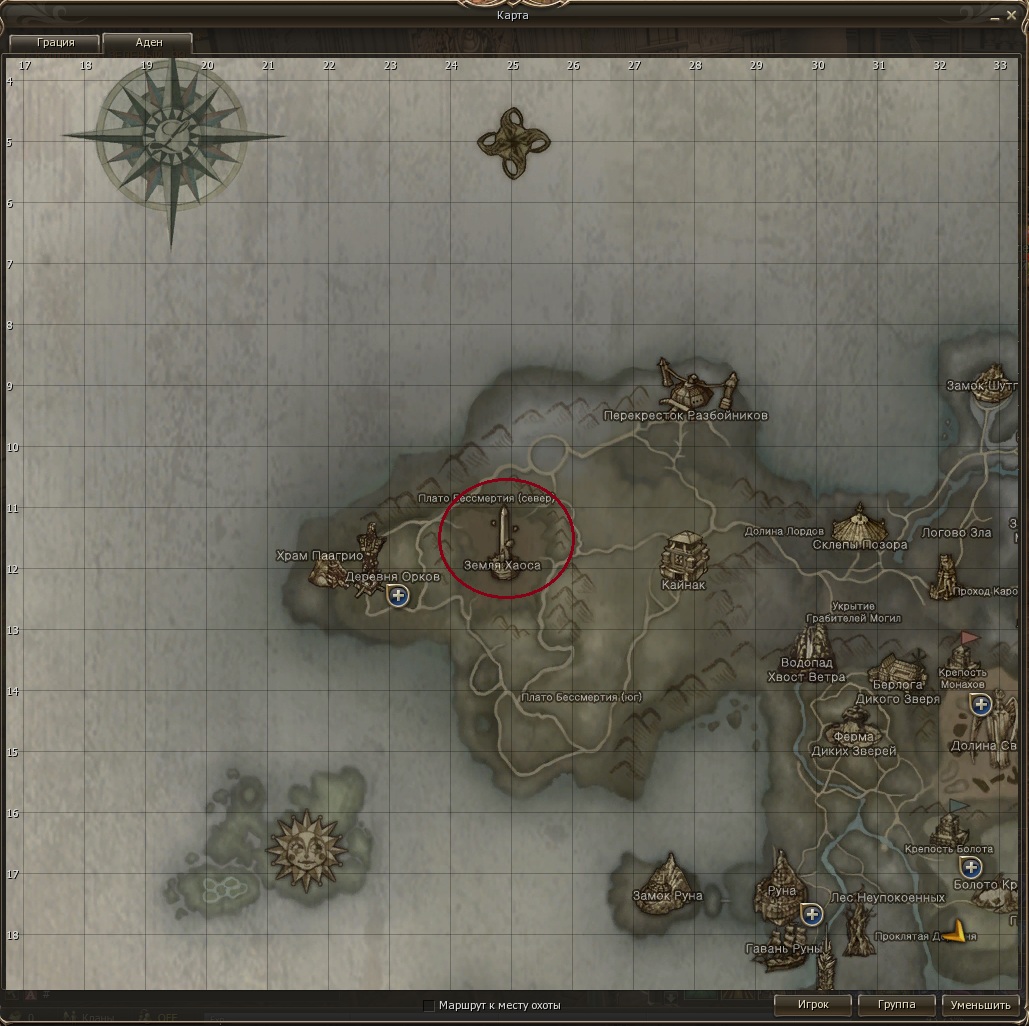Screen dimensions: 1029x1026
Task: Select the sun-face island marker
Action: 304,851
